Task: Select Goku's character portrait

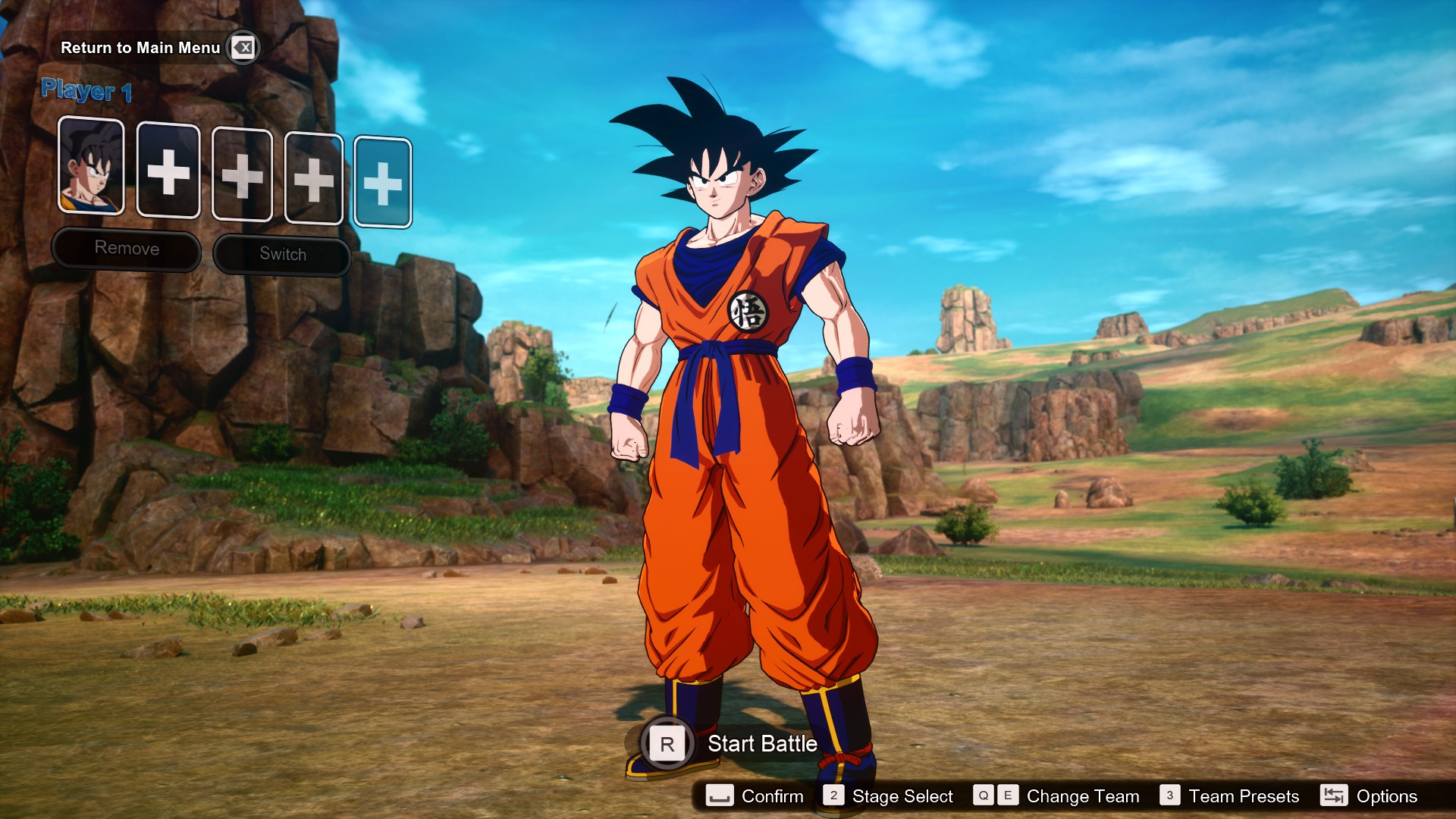Action: click(x=92, y=168)
